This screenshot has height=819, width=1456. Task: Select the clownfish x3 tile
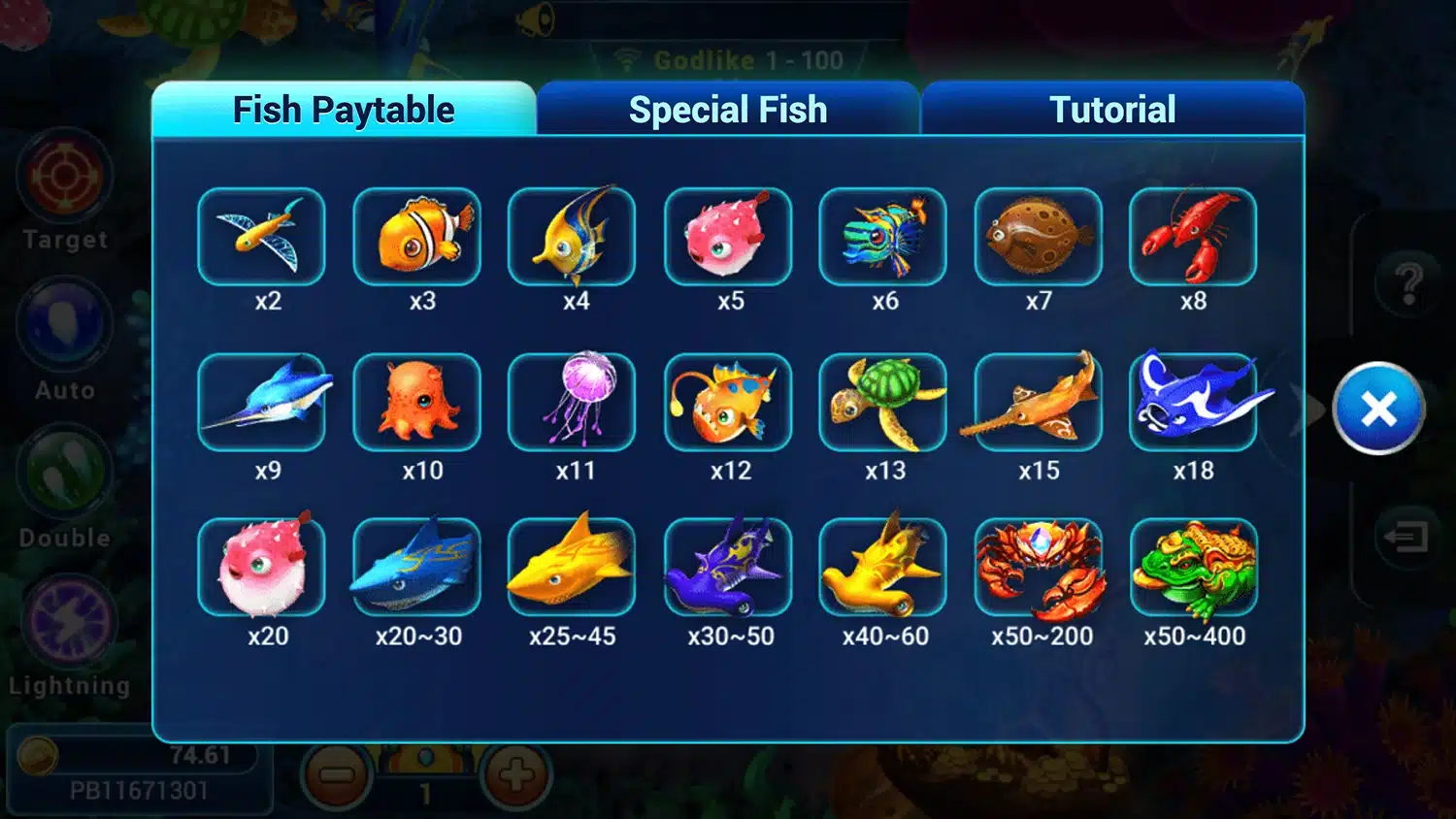417,237
